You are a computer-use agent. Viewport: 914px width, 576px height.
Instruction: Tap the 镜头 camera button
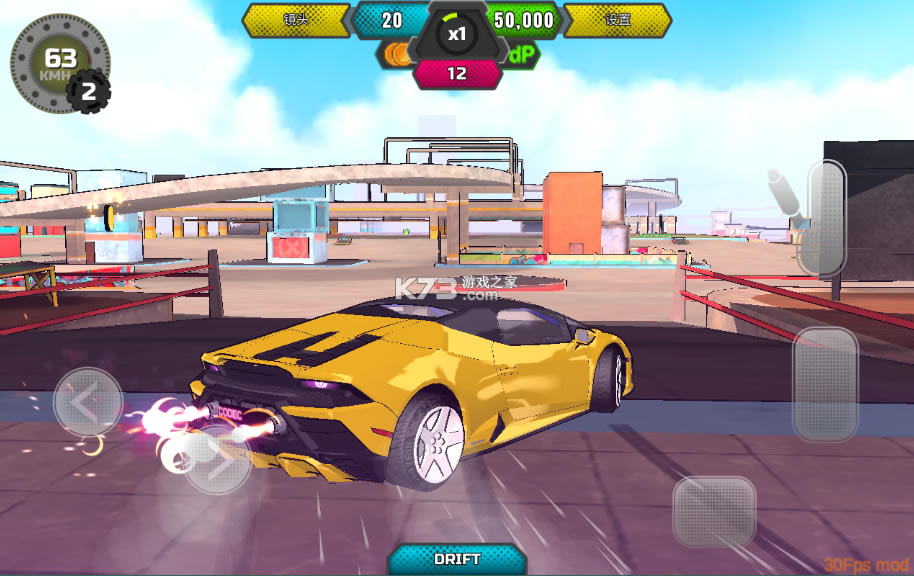[x=296, y=20]
